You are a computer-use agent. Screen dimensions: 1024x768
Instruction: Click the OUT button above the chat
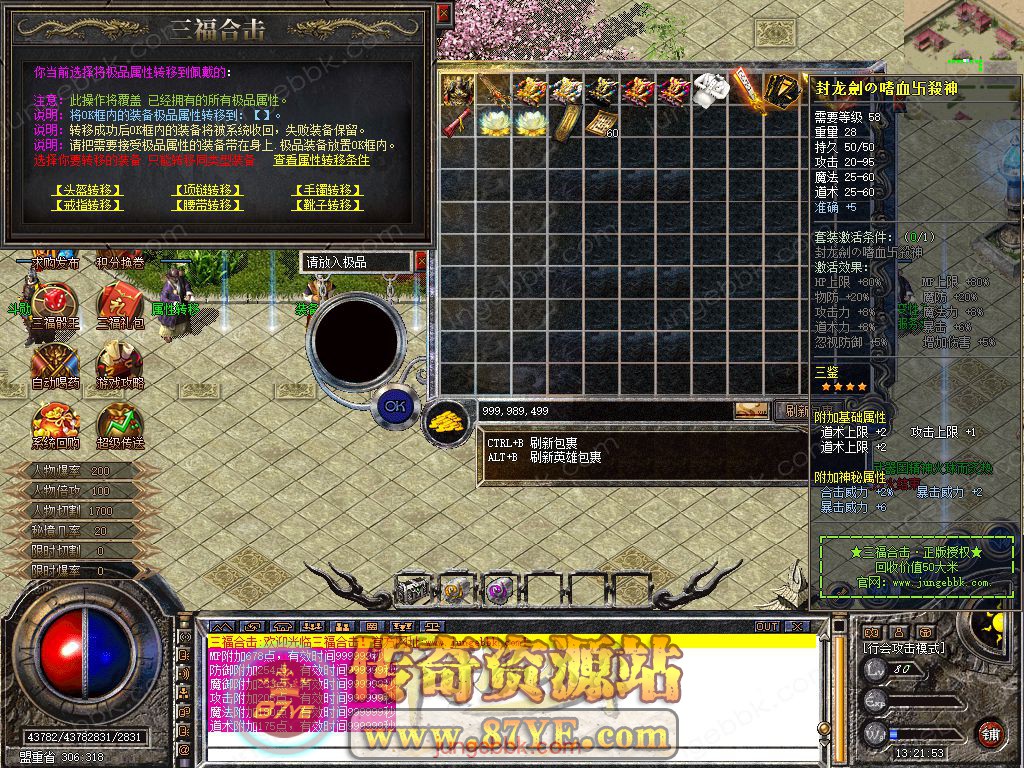tap(767, 626)
